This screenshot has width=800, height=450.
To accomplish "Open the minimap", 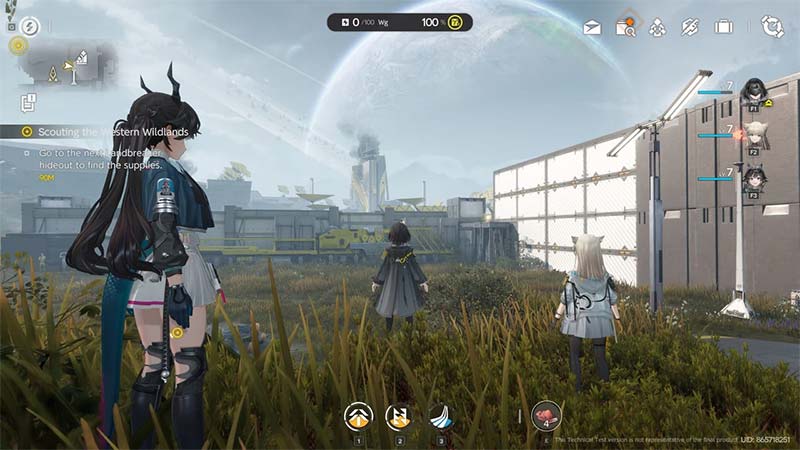I will 66,66.
